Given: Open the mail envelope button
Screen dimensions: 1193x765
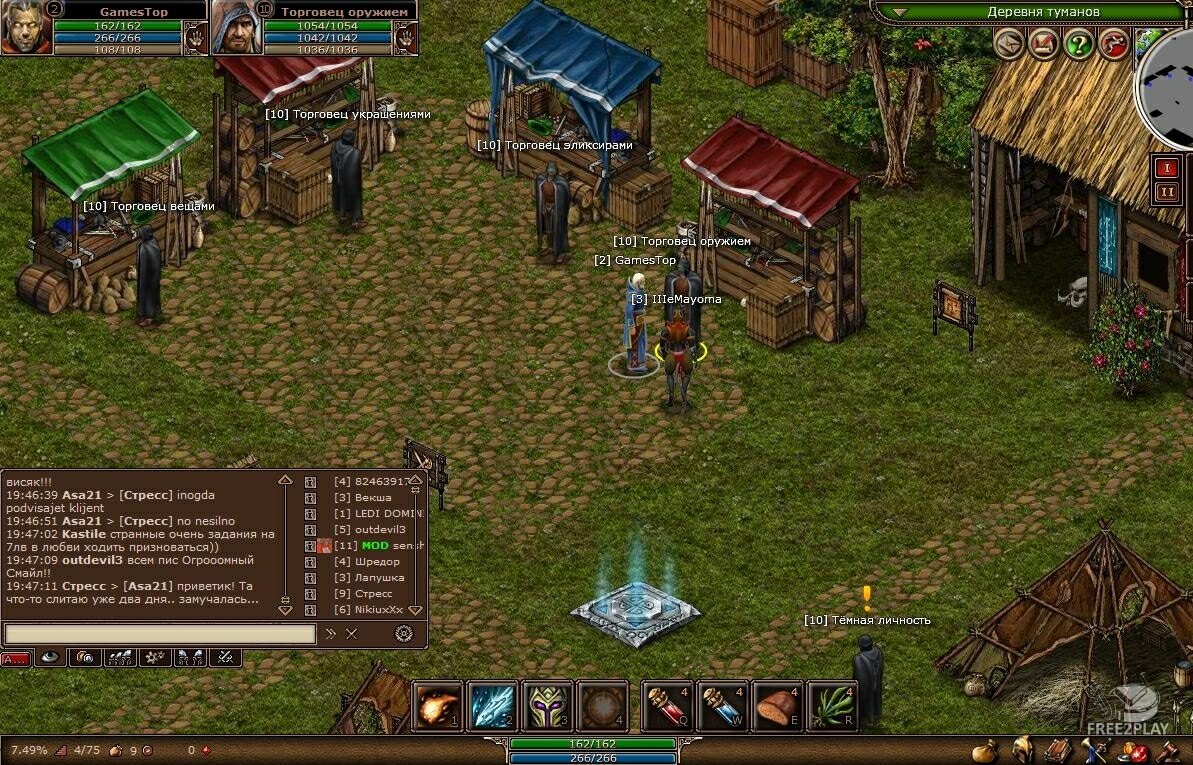Looking at the screenshot, I should pyautogui.click(x=1008, y=44).
